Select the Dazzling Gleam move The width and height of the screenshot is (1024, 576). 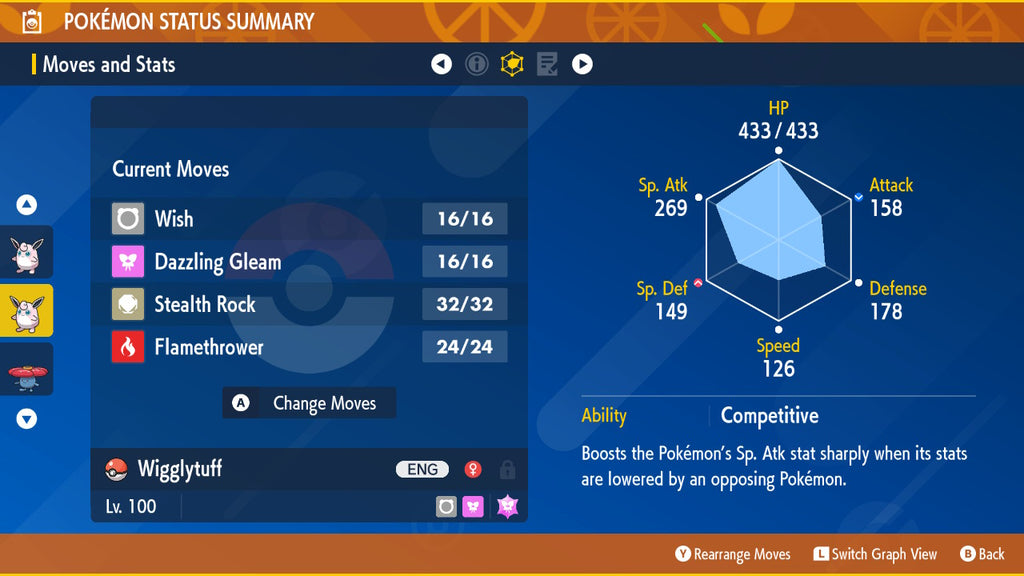pyautogui.click(x=309, y=262)
